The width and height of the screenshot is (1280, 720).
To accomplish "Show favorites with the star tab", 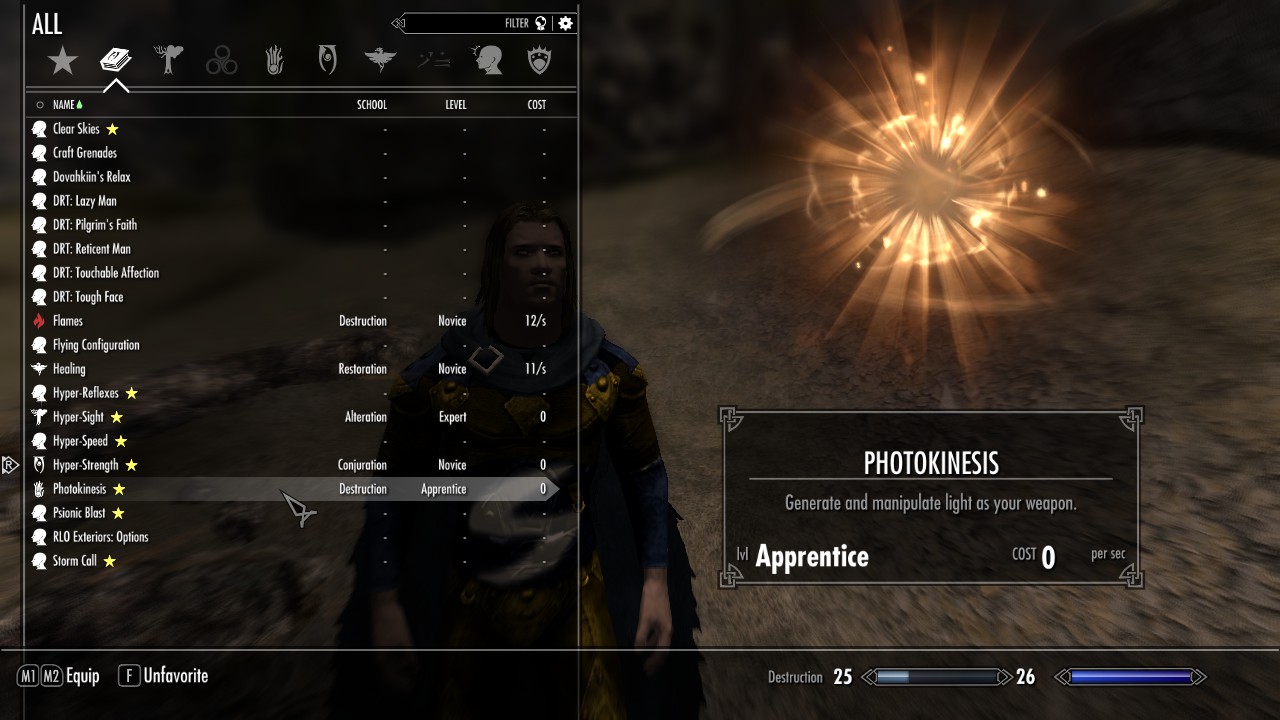I will [x=63, y=62].
